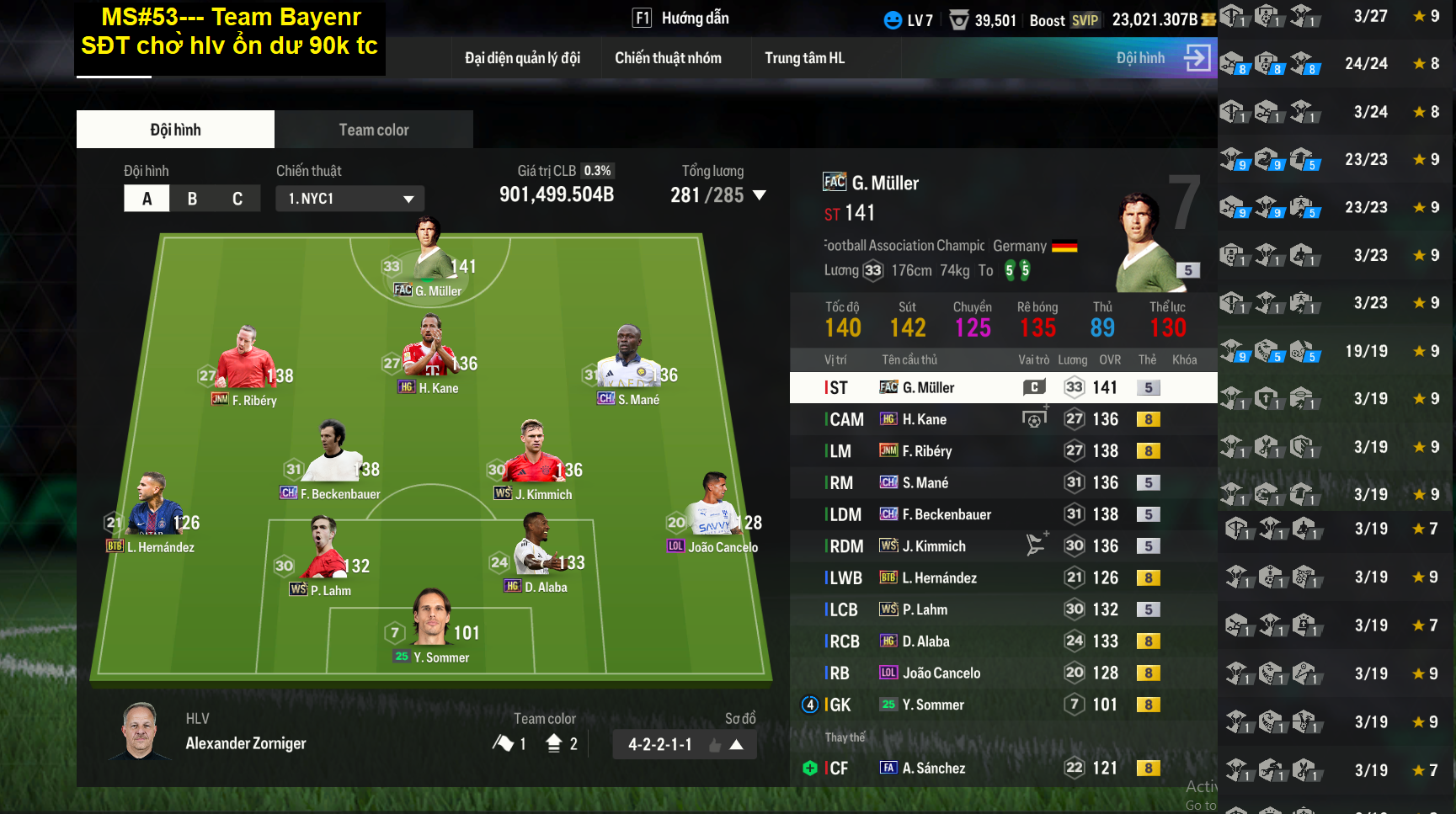Open the 1. NYC1 tactics dropdown

click(x=349, y=199)
